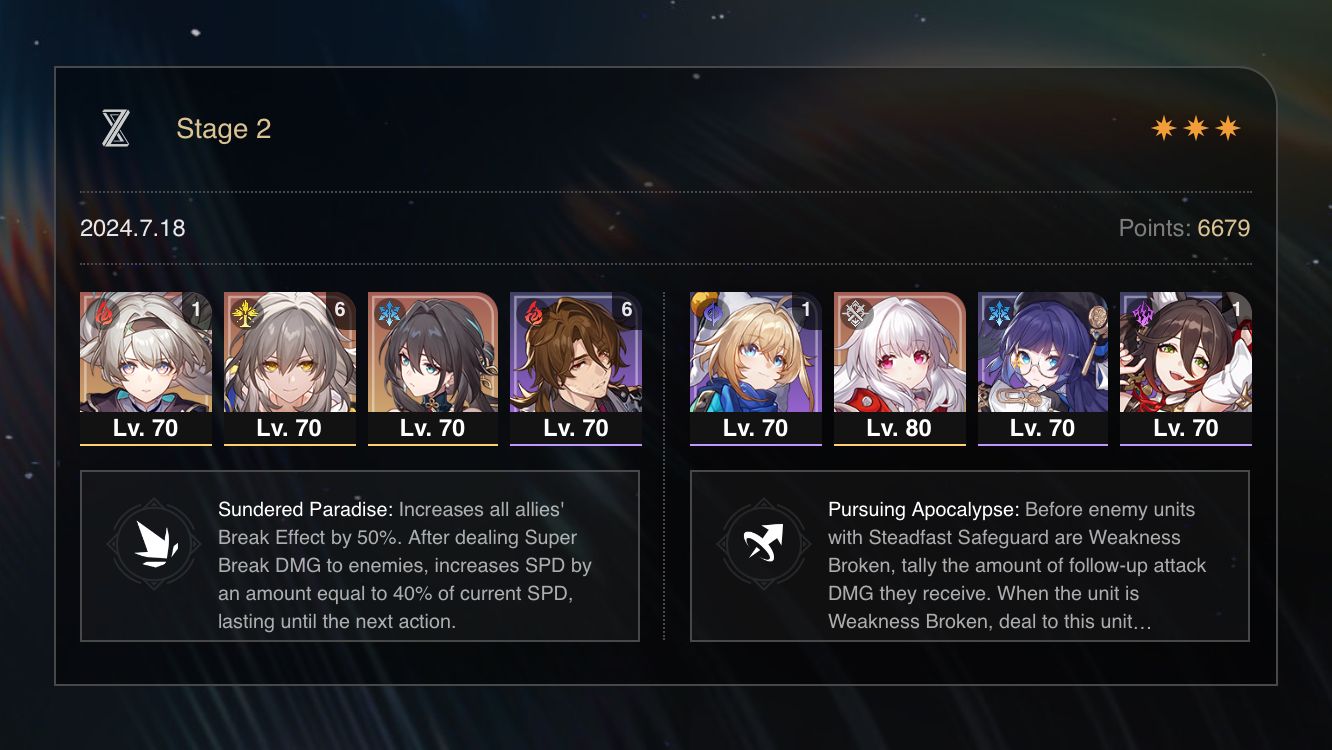This screenshot has height=750, width=1332.
Task: Click the Points value 6679
Action: click(1226, 228)
